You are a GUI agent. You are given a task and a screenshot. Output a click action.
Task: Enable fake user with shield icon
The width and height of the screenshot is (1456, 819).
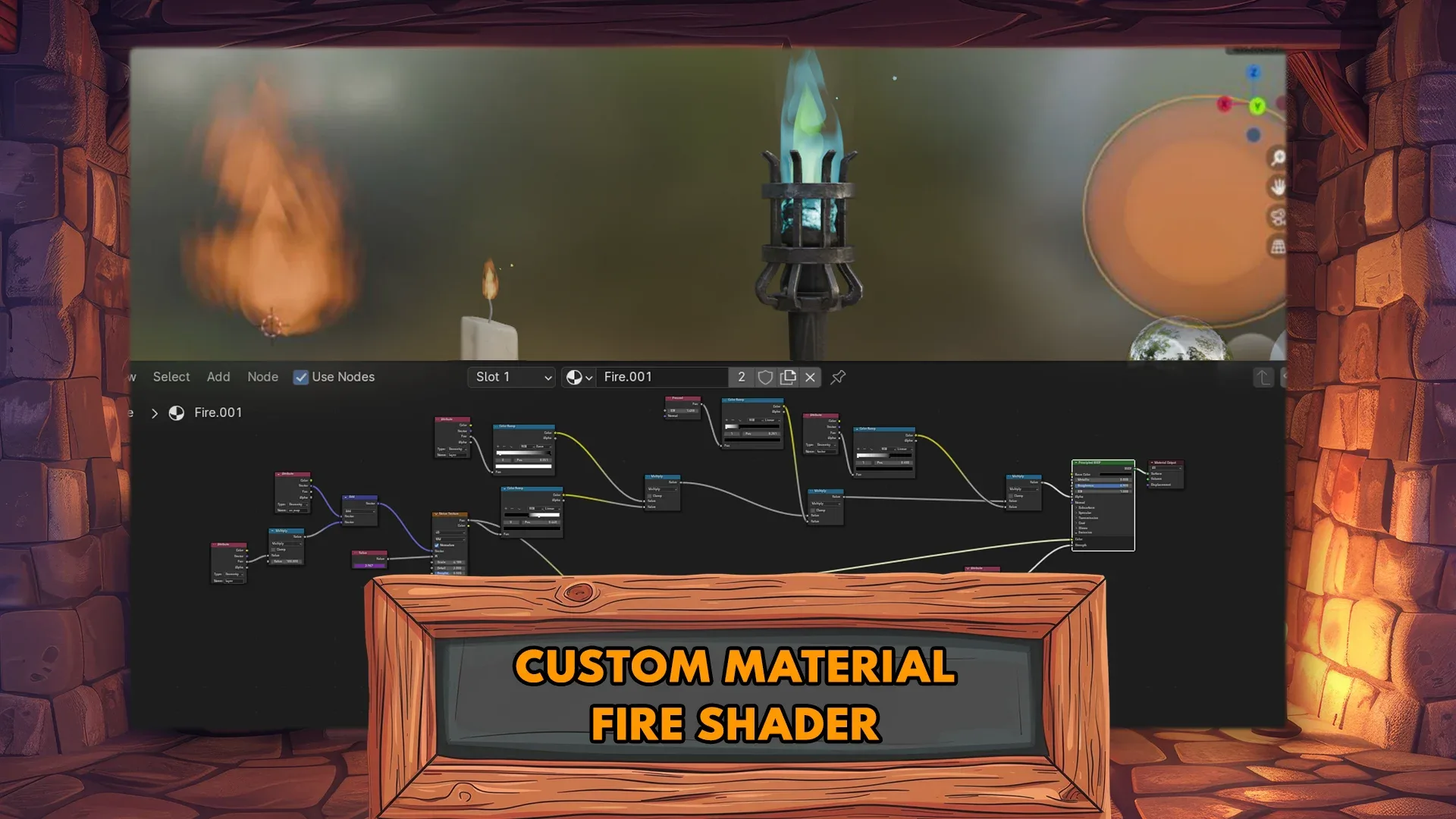pyautogui.click(x=764, y=377)
